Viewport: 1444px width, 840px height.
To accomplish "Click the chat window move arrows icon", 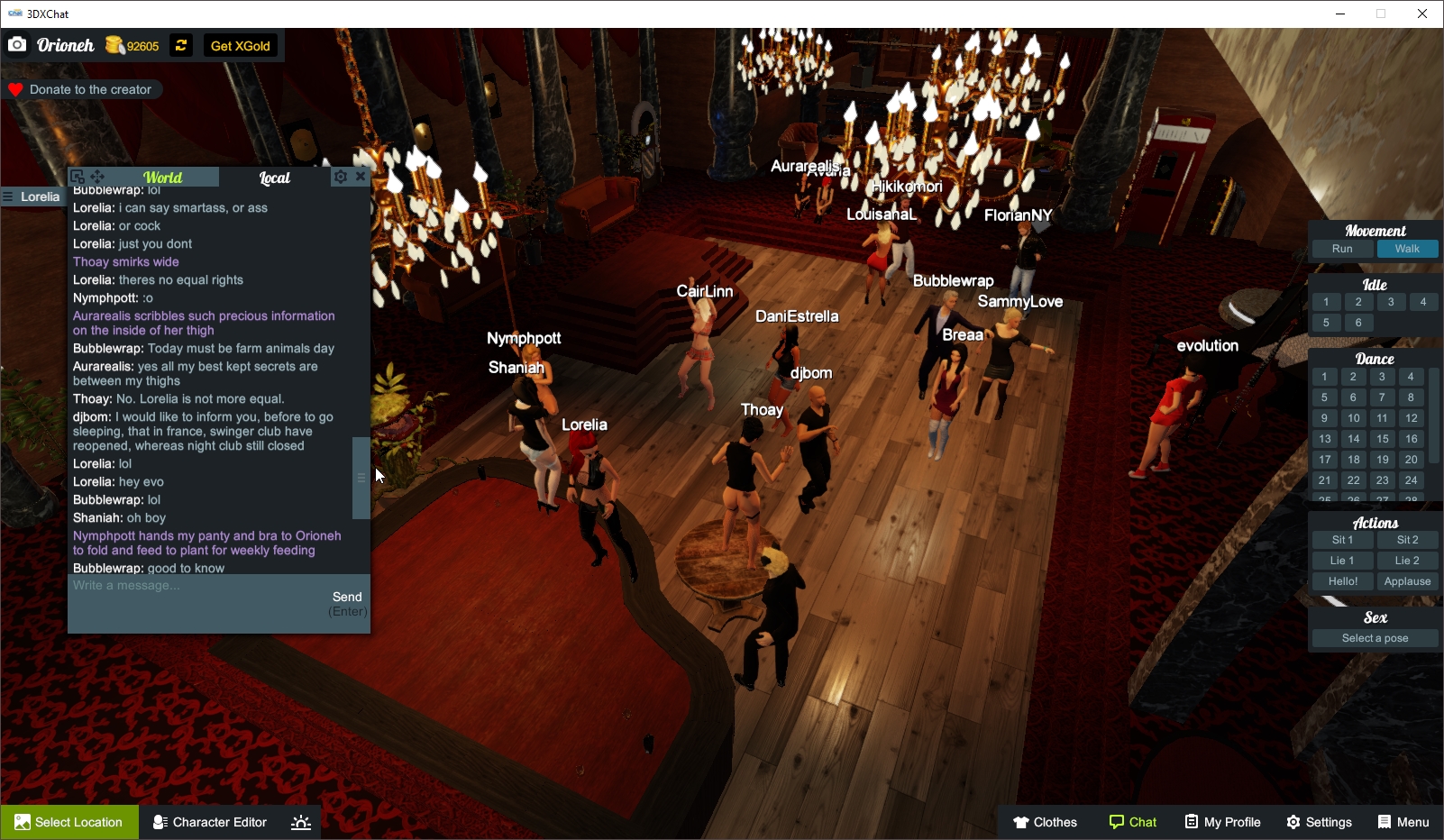I will [96, 176].
